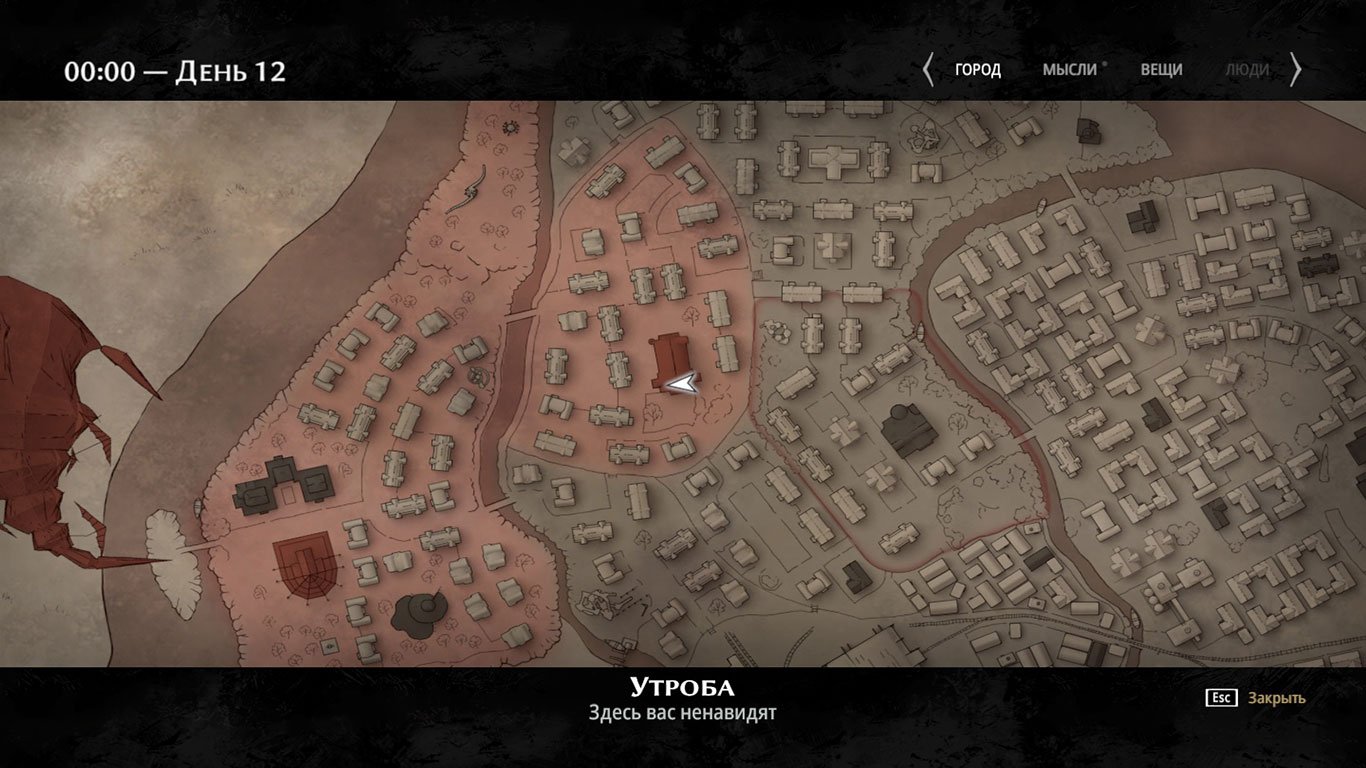
Task: Click the notification dot beside МЫСЛИ
Action: click(1105, 62)
